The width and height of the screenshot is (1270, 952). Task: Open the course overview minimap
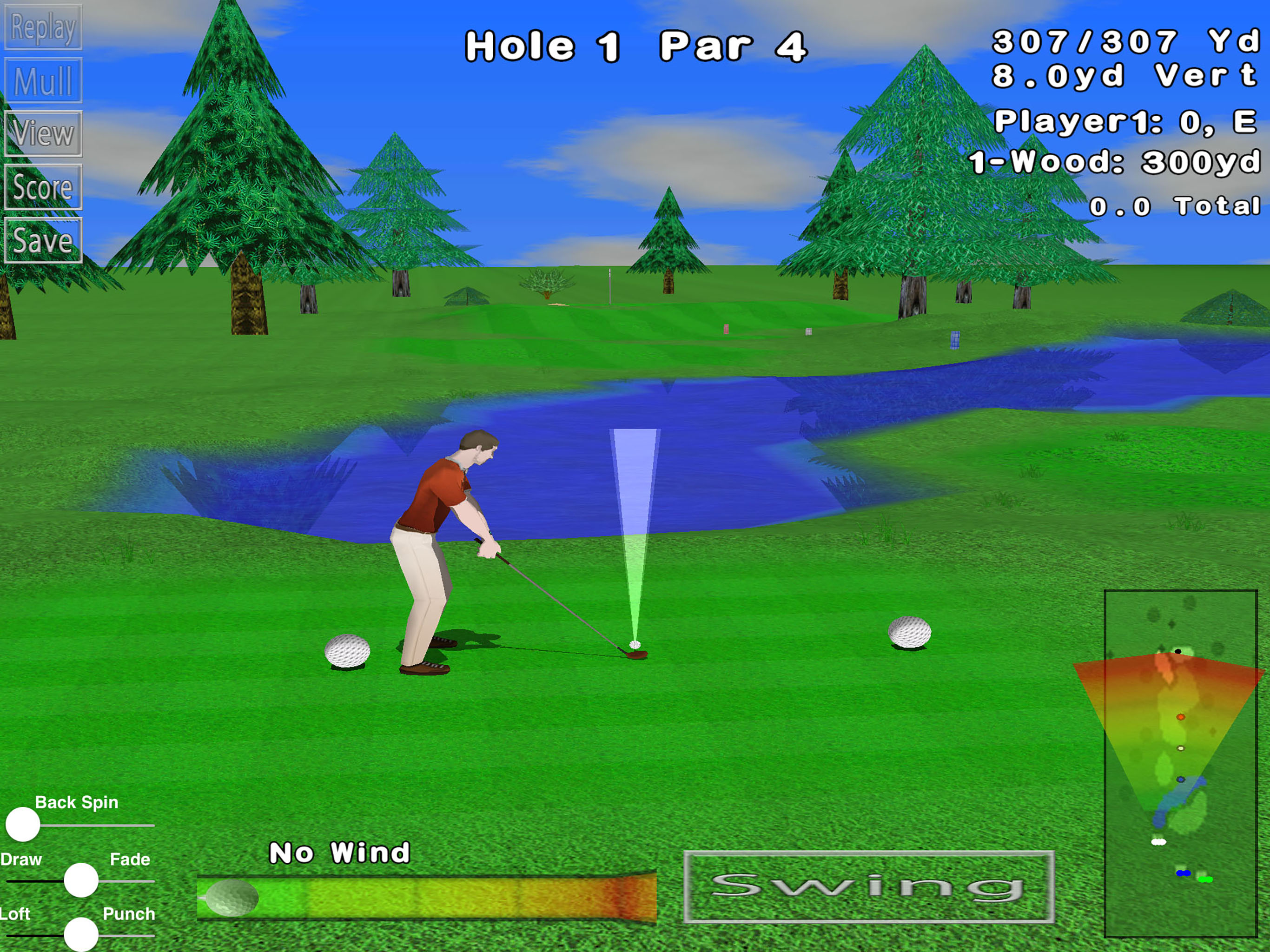(x=1180, y=764)
